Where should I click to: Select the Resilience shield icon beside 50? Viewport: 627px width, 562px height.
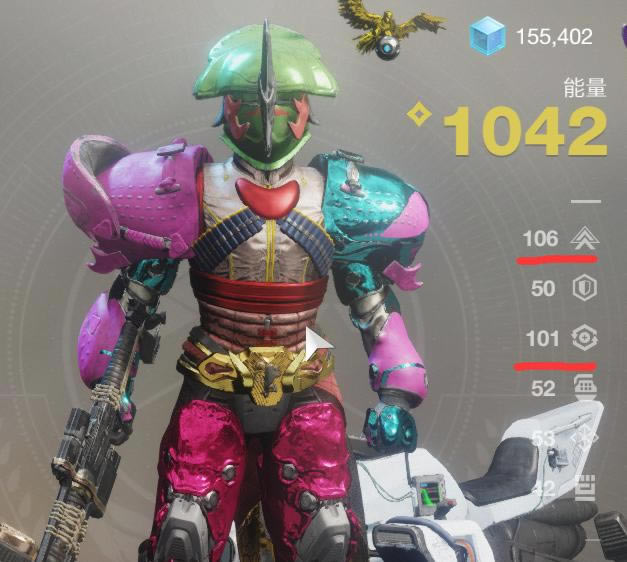(x=581, y=289)
